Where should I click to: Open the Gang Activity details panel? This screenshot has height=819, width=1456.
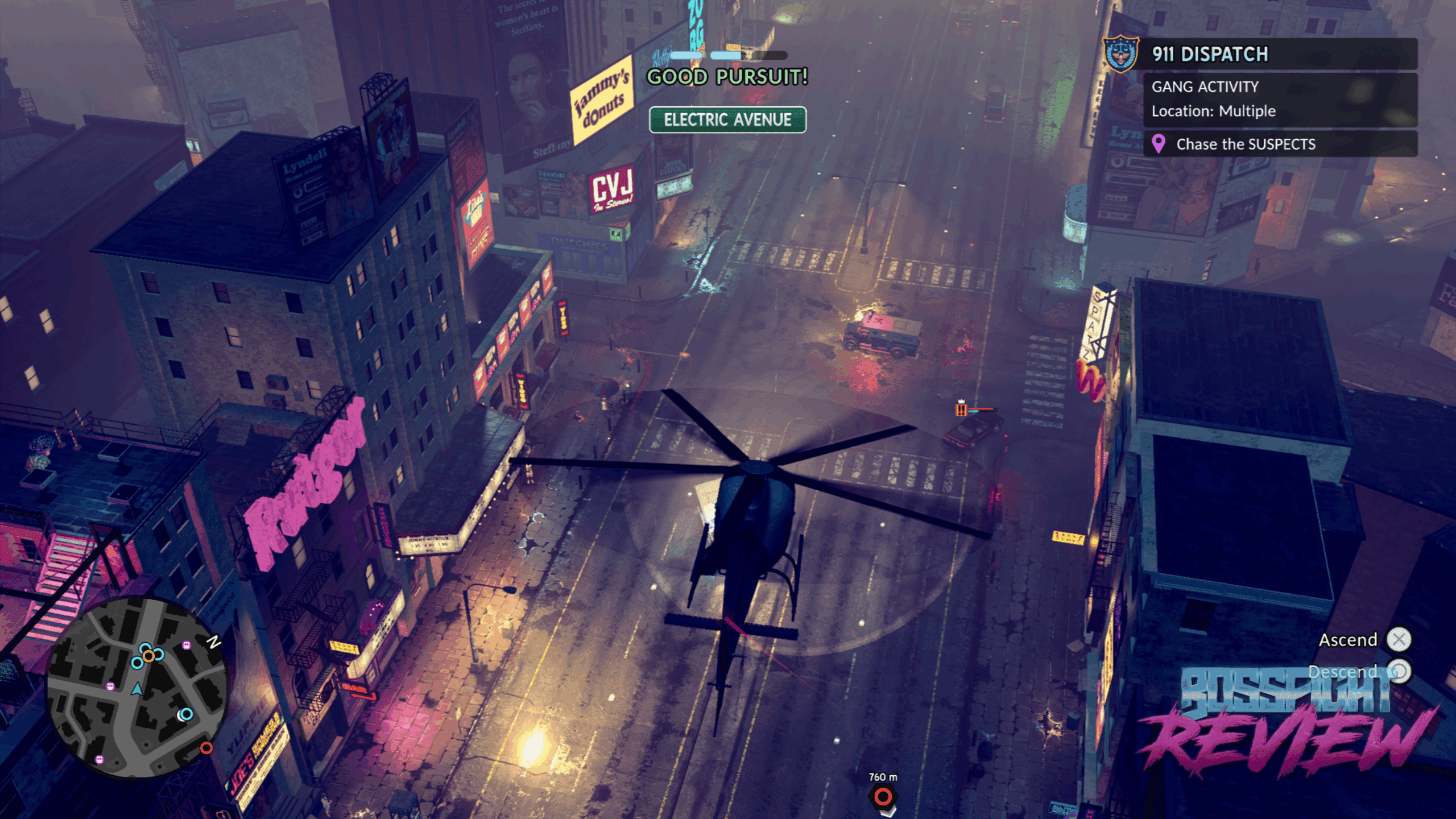pyautogui.click(x=1280, y=99)
